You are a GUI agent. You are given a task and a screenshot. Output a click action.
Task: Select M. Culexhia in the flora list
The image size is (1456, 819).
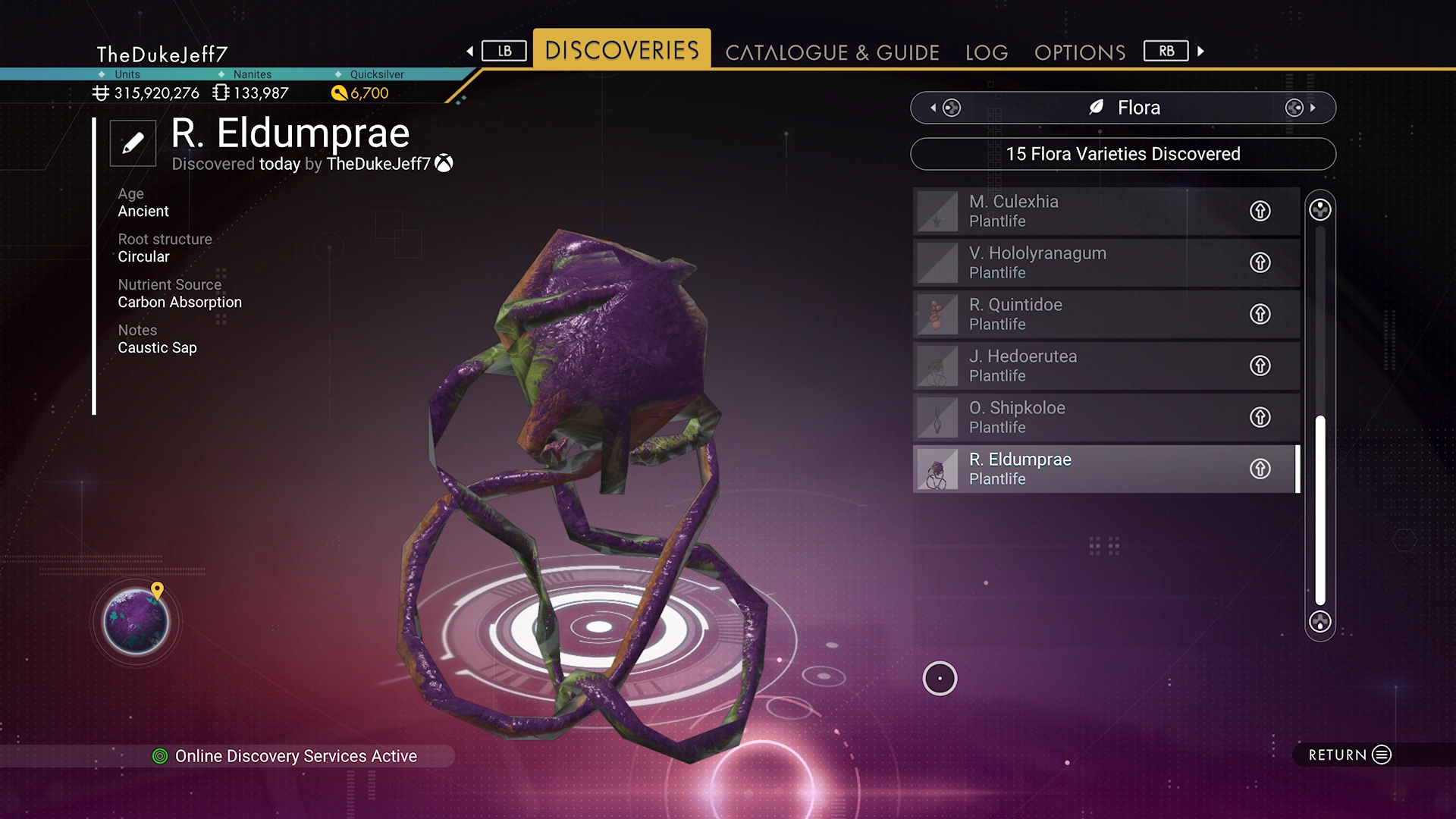[x=1077, y=211]
